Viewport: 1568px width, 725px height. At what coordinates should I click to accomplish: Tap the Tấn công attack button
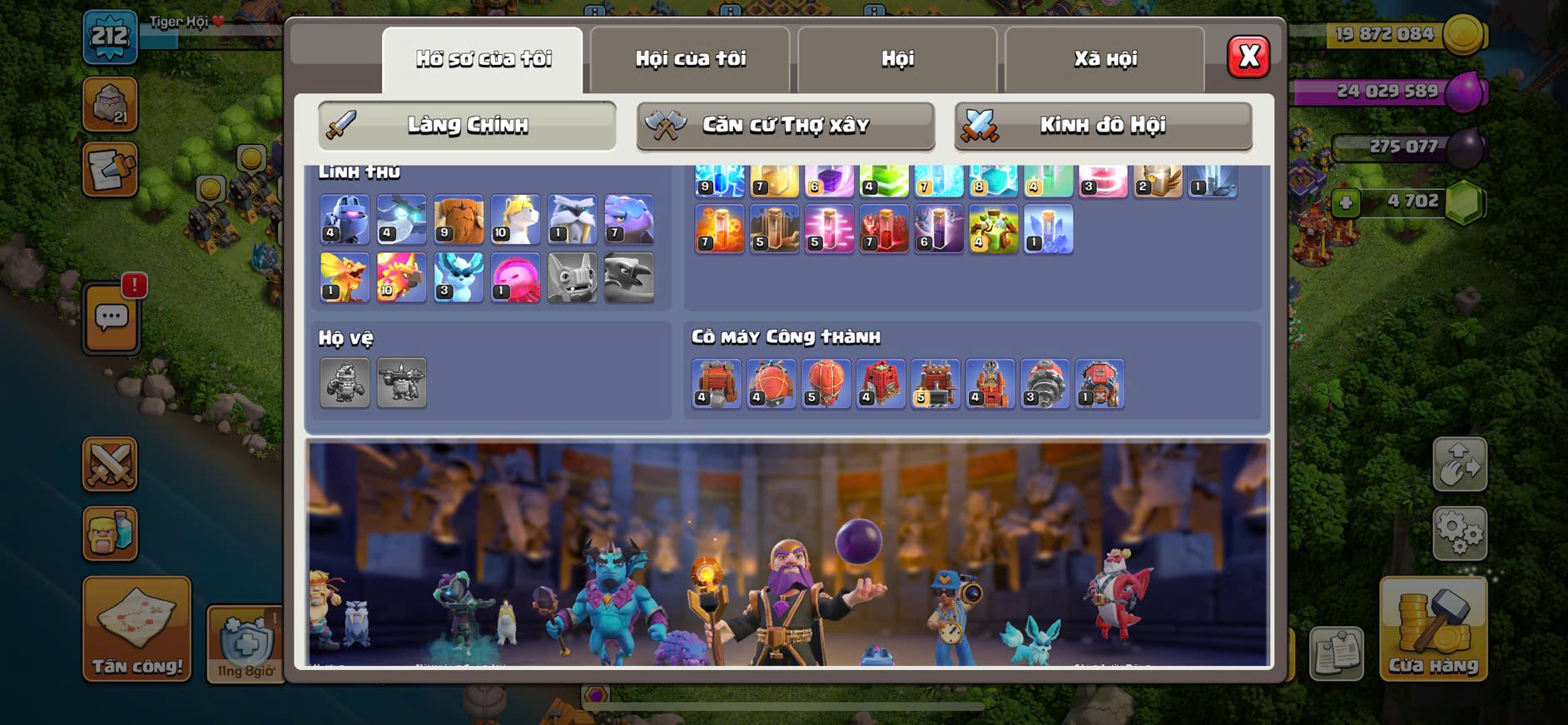[137, 629]
